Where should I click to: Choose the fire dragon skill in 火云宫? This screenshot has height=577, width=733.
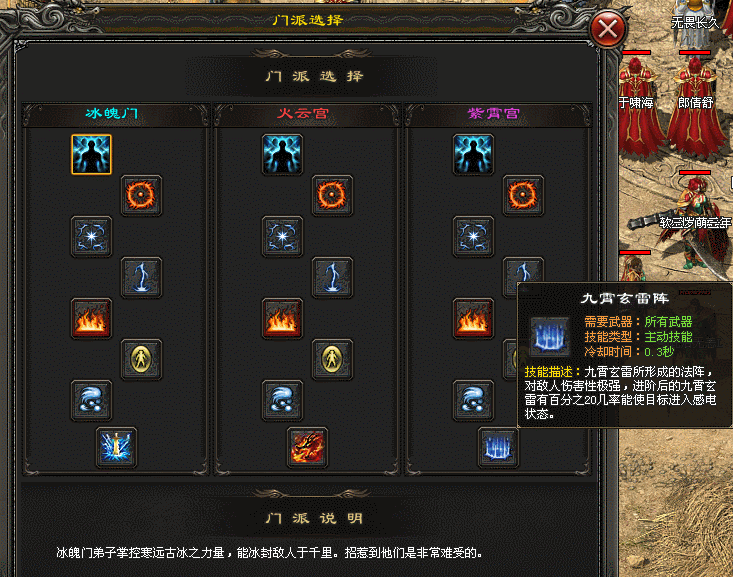307,447
